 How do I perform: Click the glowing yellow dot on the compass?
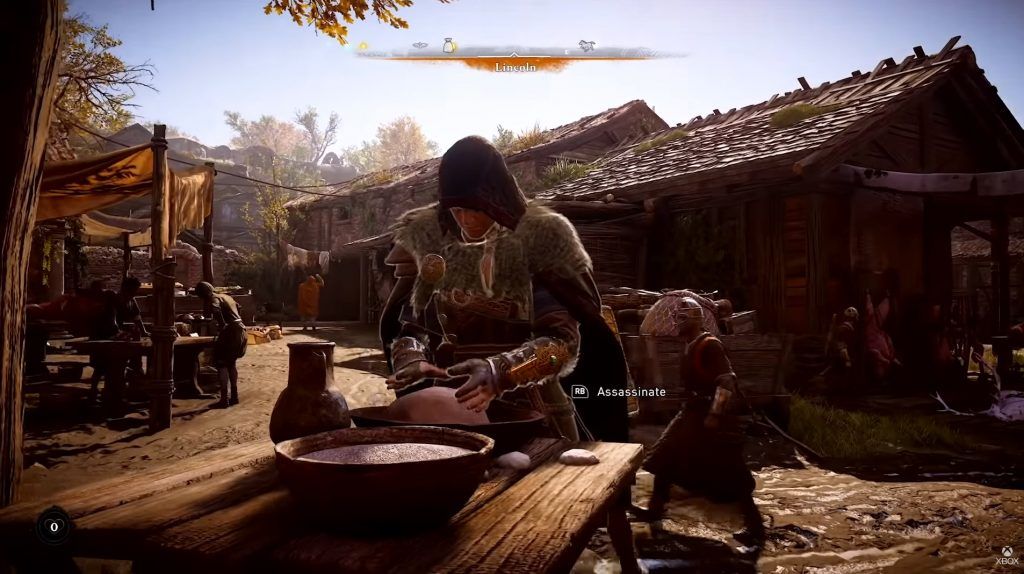(363, 46)
